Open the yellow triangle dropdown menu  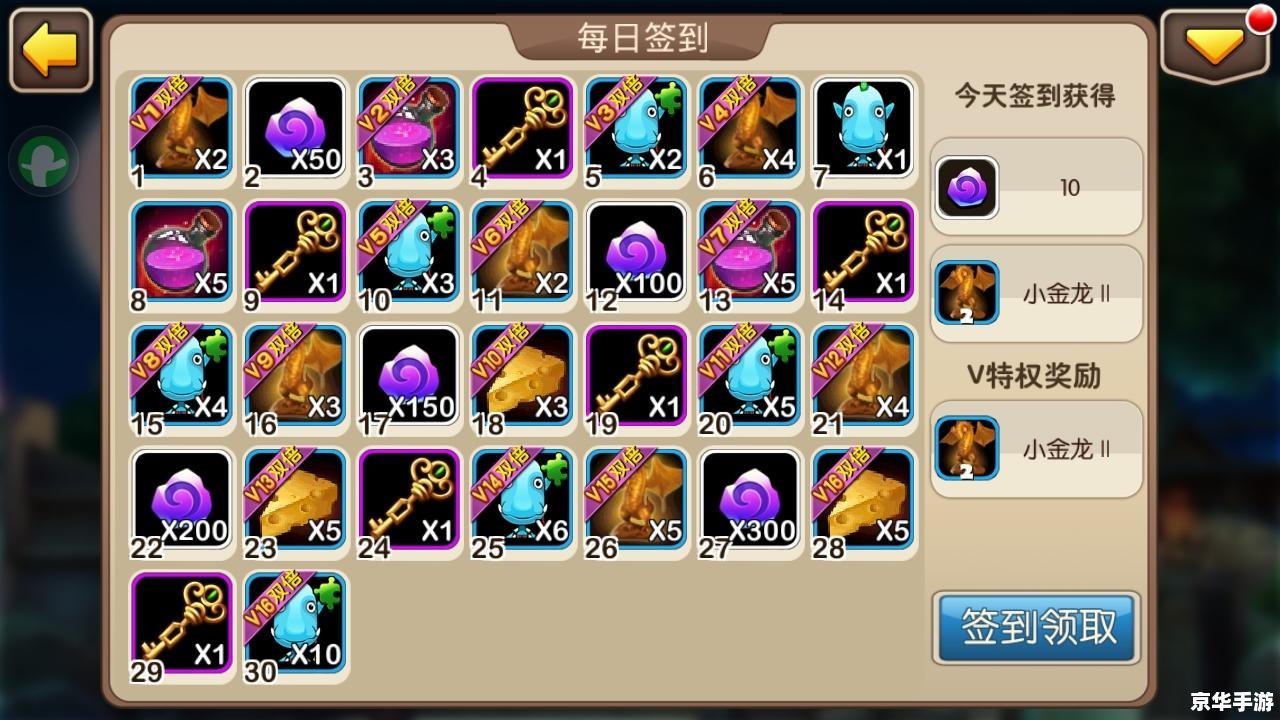(1215, 48)
